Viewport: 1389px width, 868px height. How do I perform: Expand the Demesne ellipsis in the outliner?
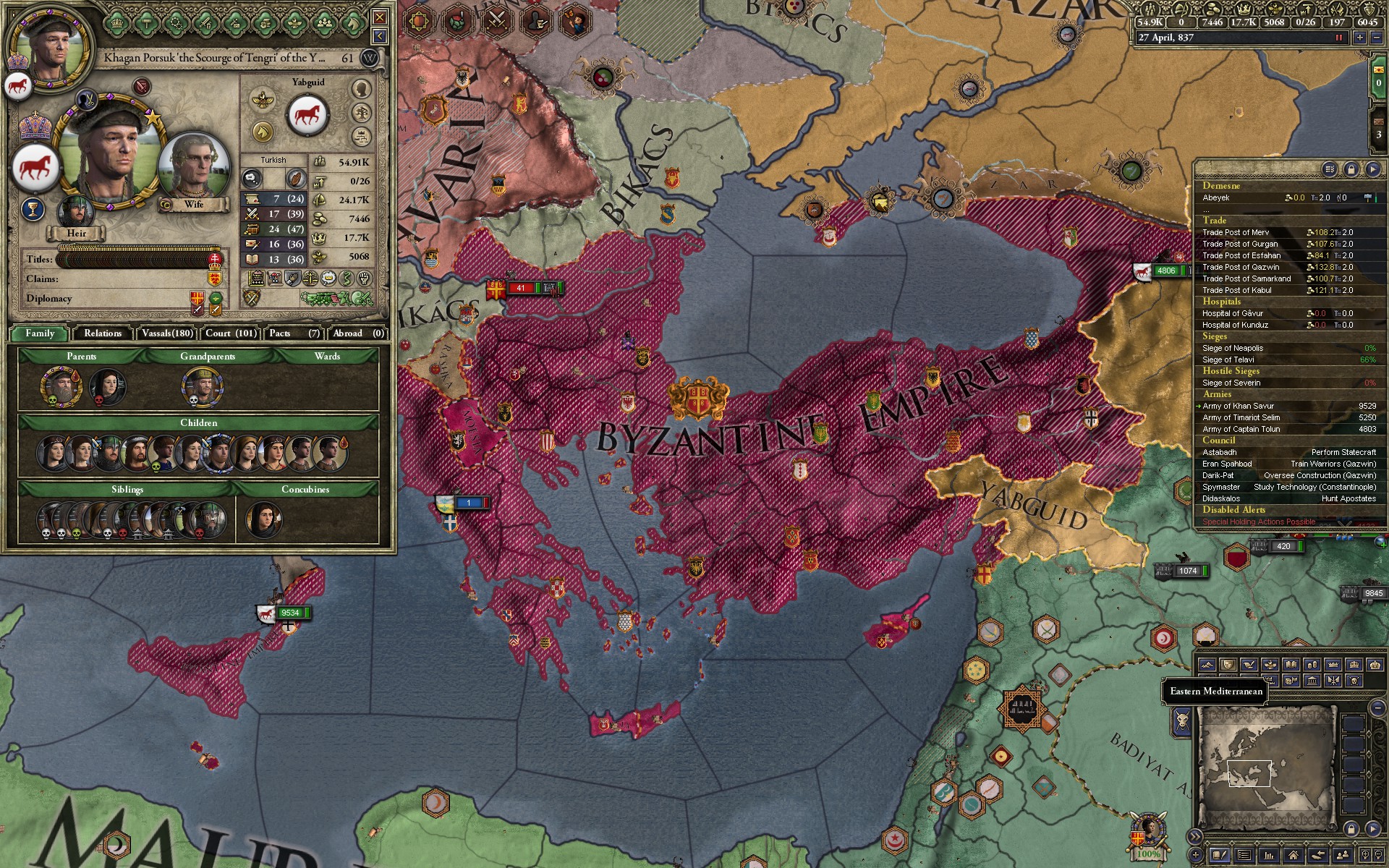(1206, 210)
